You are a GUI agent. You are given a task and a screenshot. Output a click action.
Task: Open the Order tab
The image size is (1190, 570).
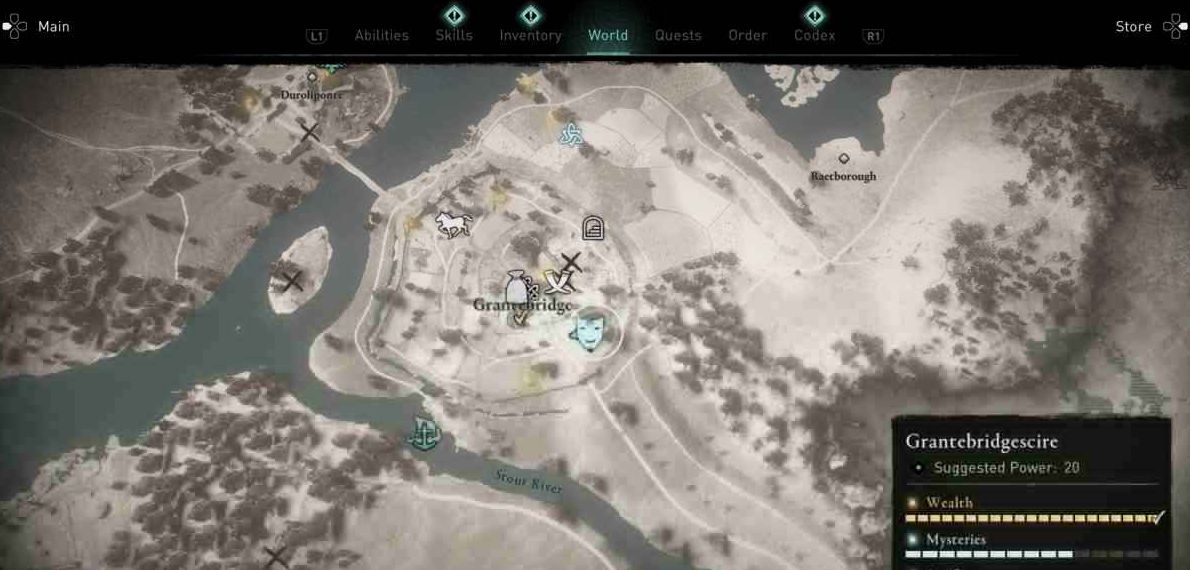pyautogui.click(x=747, y=36)
